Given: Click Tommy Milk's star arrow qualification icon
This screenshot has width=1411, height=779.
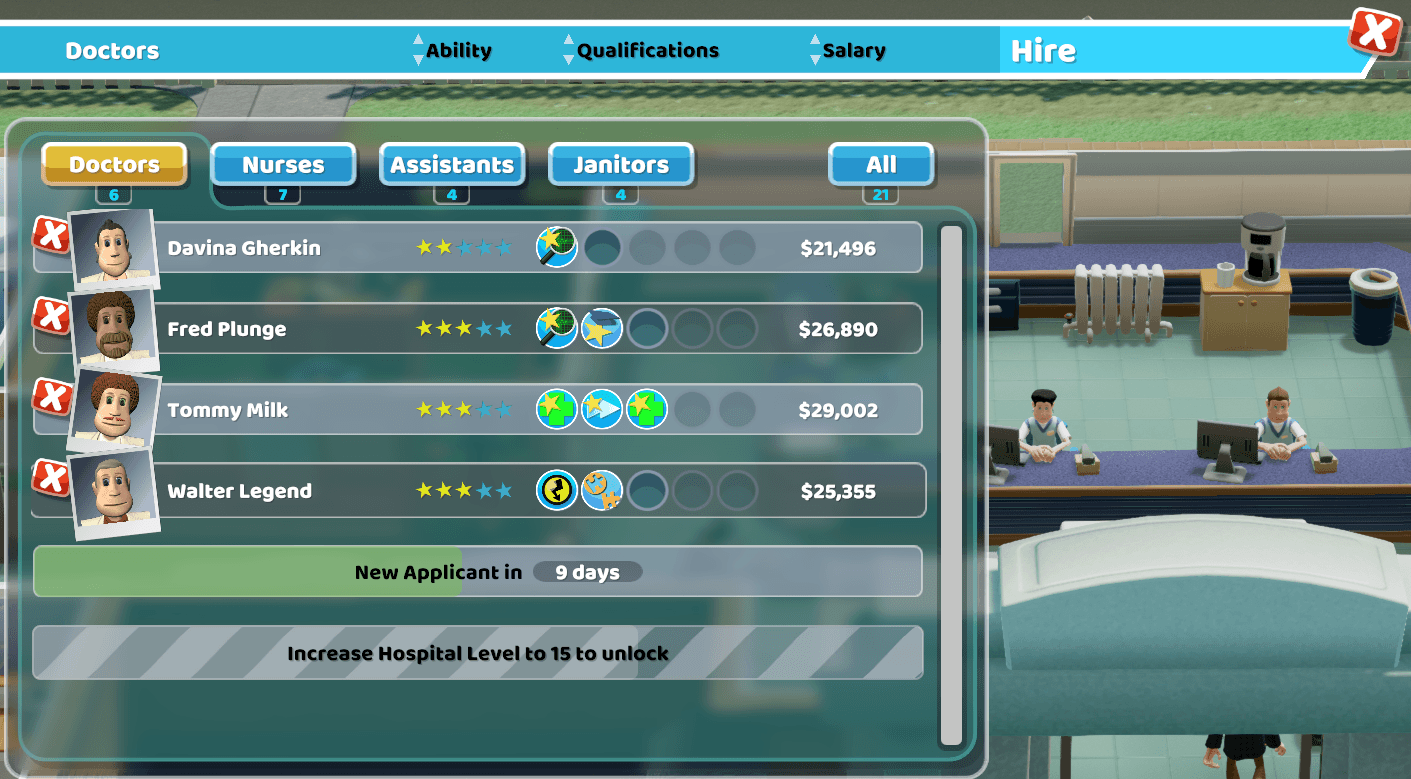Looking at the screenshot, I should 602,409.
